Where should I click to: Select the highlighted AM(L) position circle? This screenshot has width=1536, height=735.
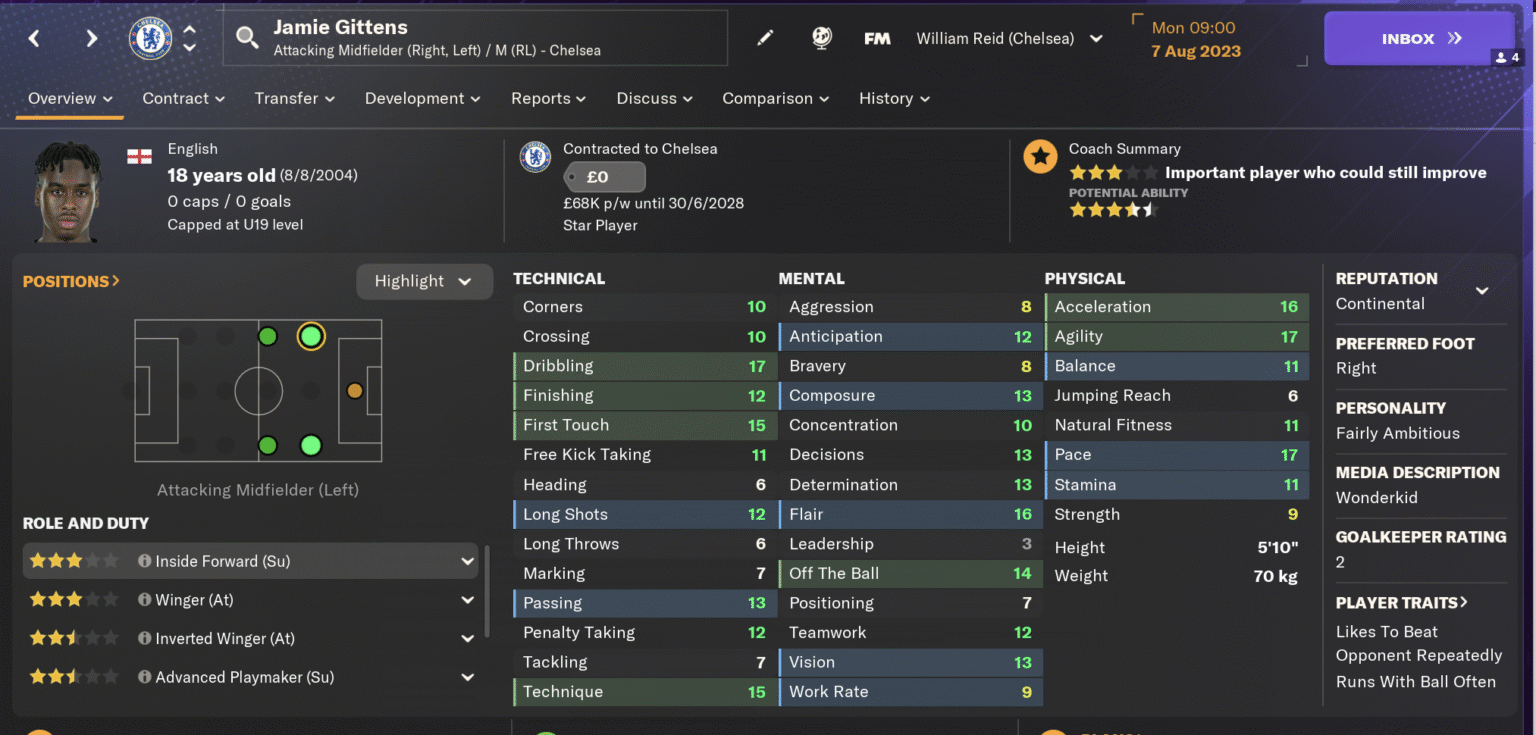(x=310, y=337)
